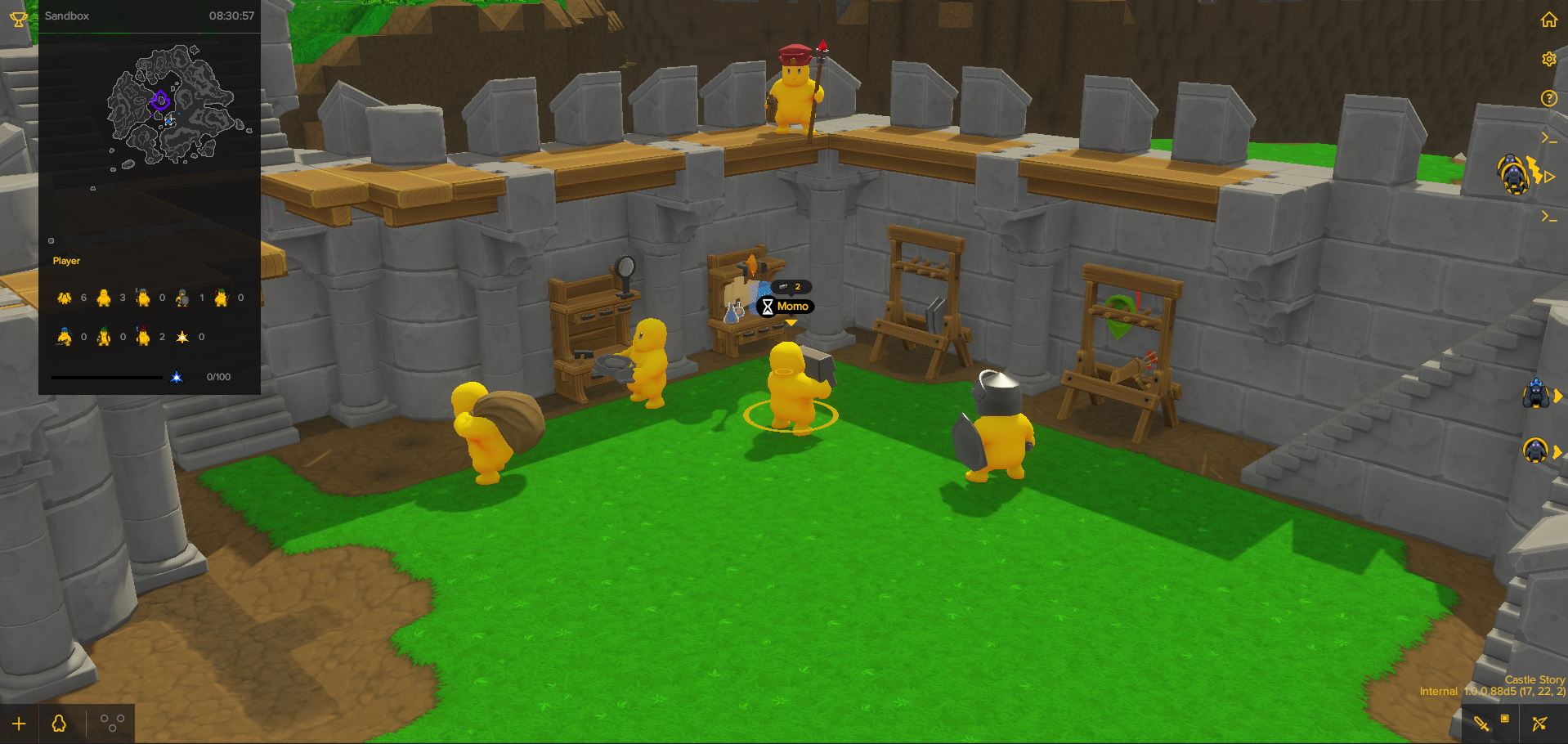Expand the lower creature portrait chevron
Image resolution: width=1568 pixels, height=744 pixels.
pos(1557,452)
